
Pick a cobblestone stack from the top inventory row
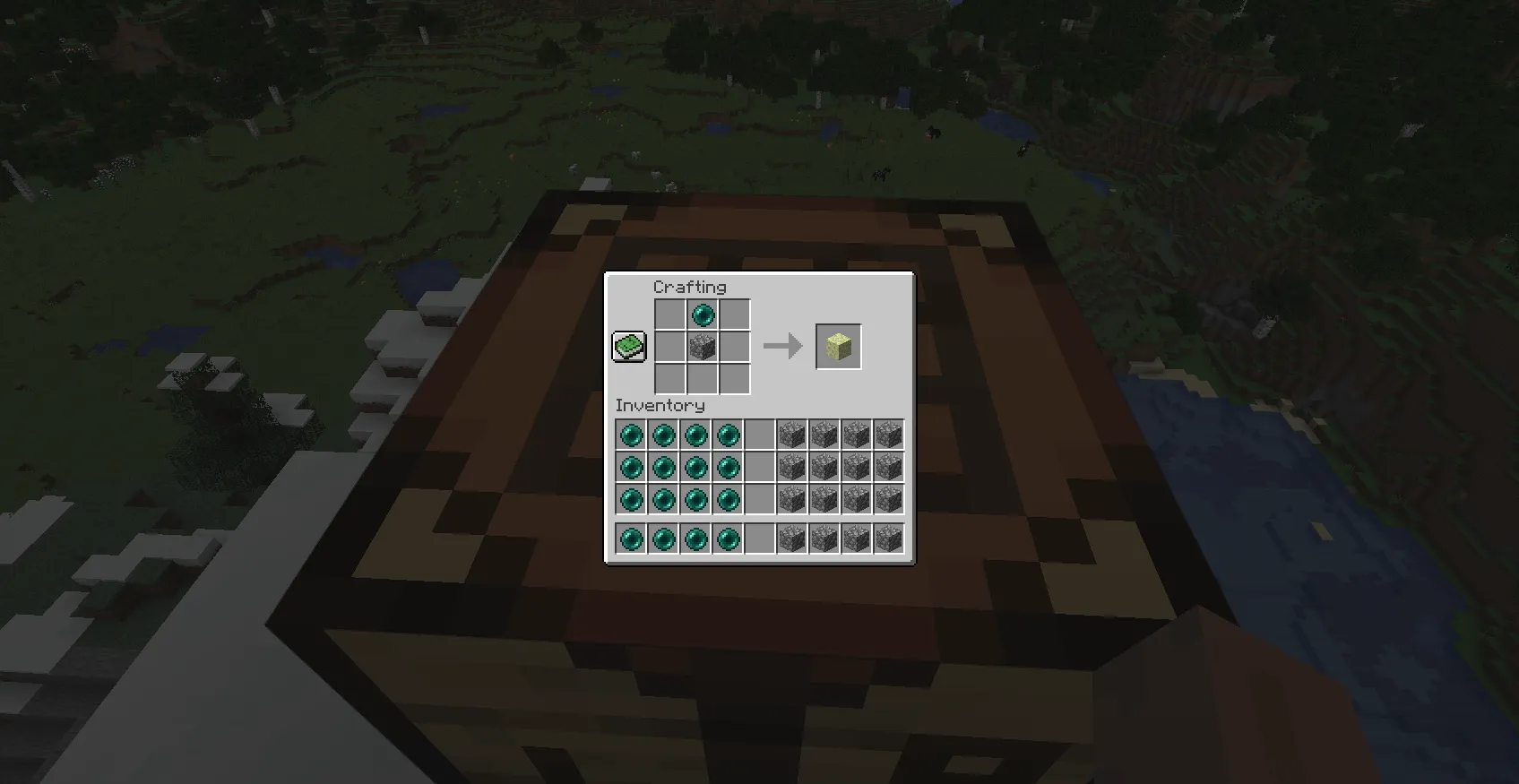793,435
